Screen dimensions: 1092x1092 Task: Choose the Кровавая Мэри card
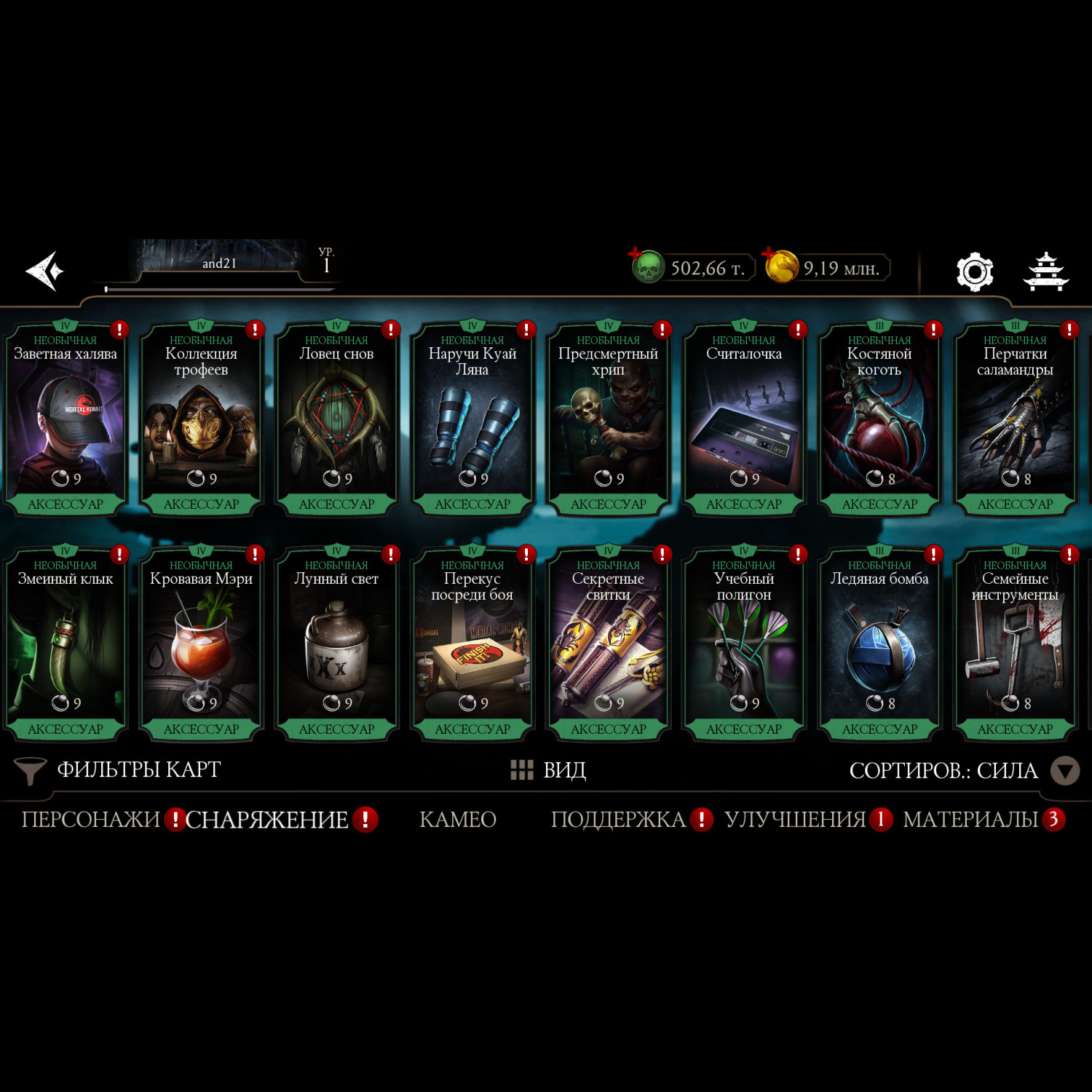[201, 645]
